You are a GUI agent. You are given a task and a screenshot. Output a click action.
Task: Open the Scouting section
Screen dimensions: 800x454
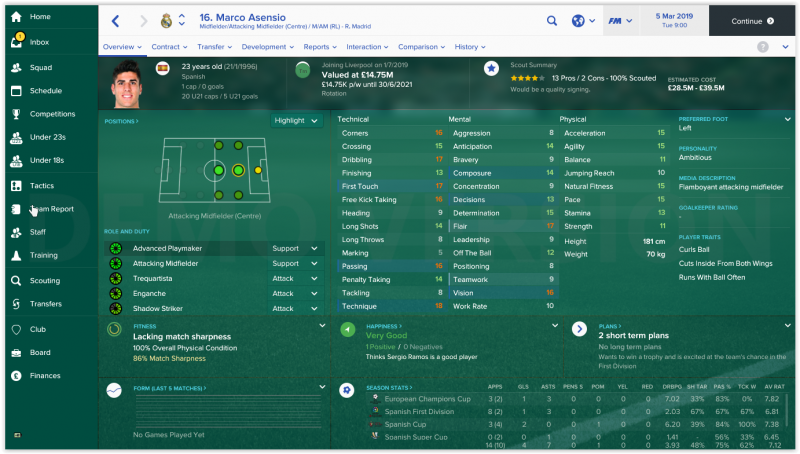tap(45, 281)
